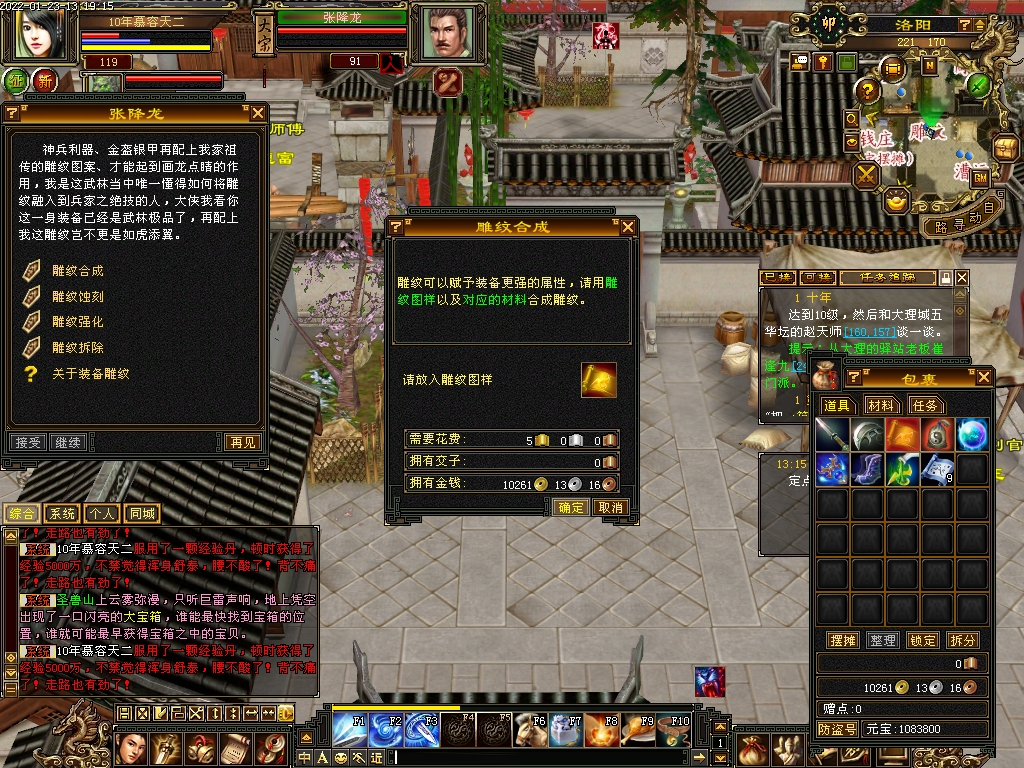Click the 雕纹图样 pattern slot

(598, 380)
